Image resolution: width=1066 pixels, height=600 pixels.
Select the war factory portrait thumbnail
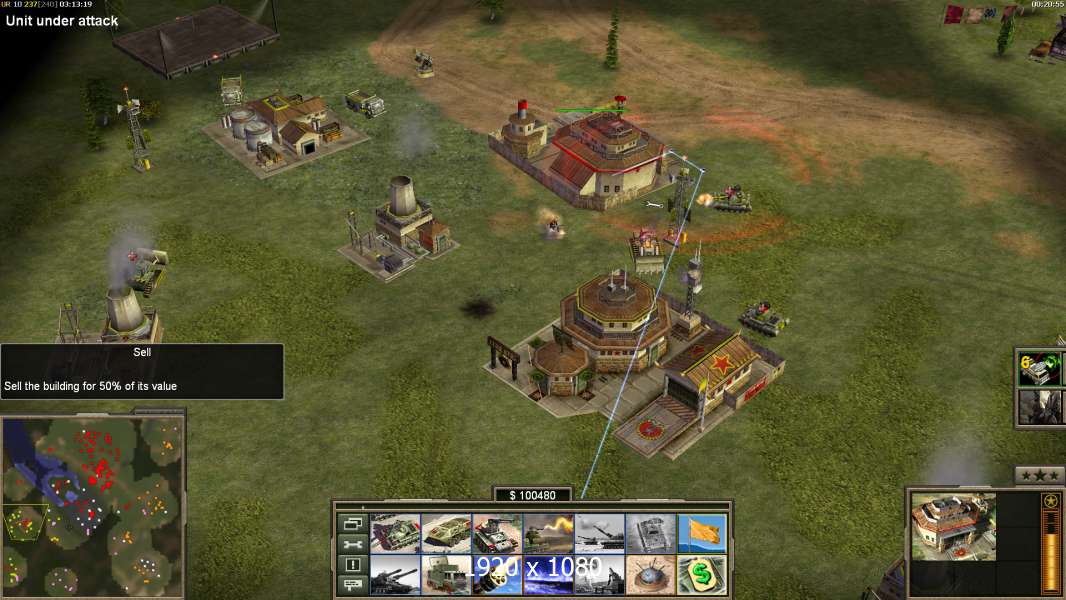coord(954,526)
